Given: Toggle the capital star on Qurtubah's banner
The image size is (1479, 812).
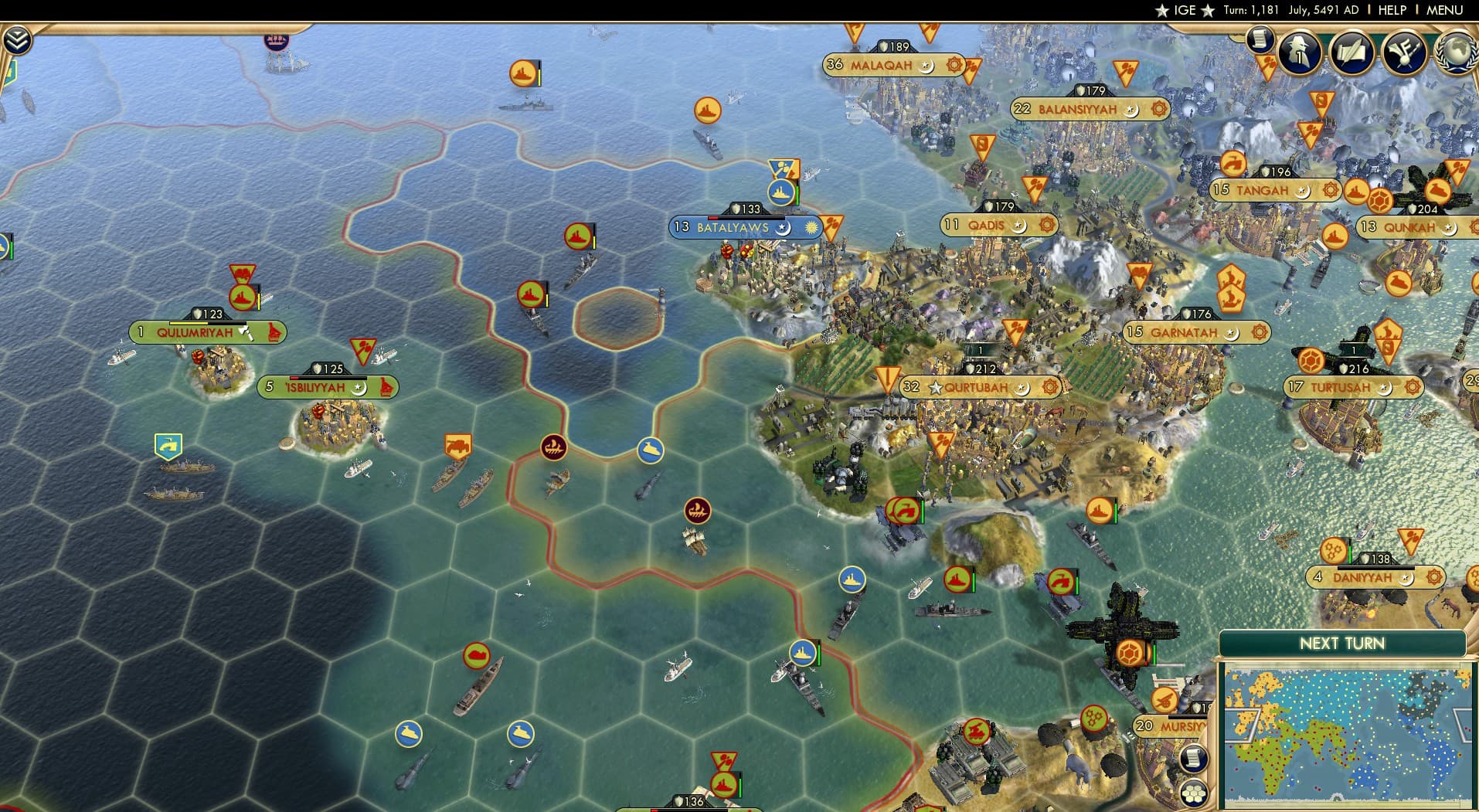Looking at the screenshot, I should [937, 389].
